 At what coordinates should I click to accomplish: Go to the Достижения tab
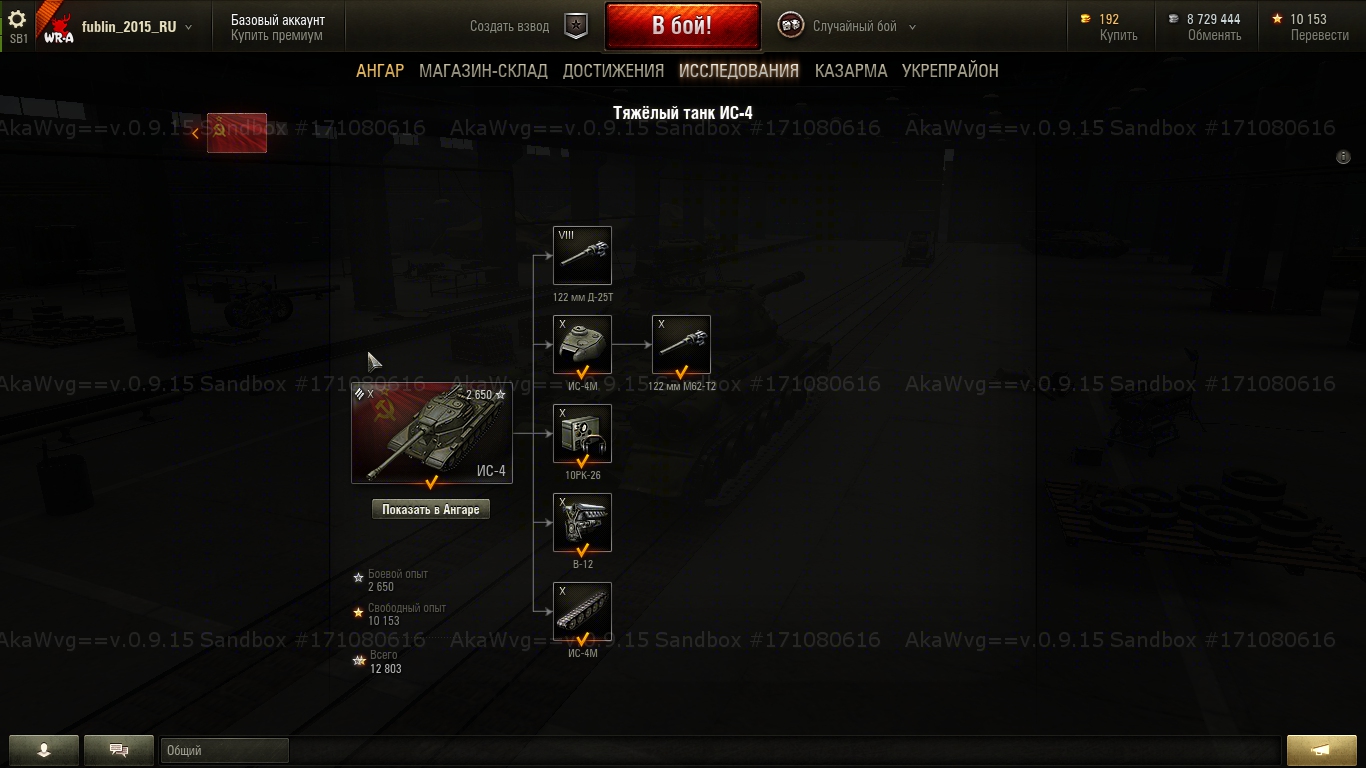coord(613,71)
